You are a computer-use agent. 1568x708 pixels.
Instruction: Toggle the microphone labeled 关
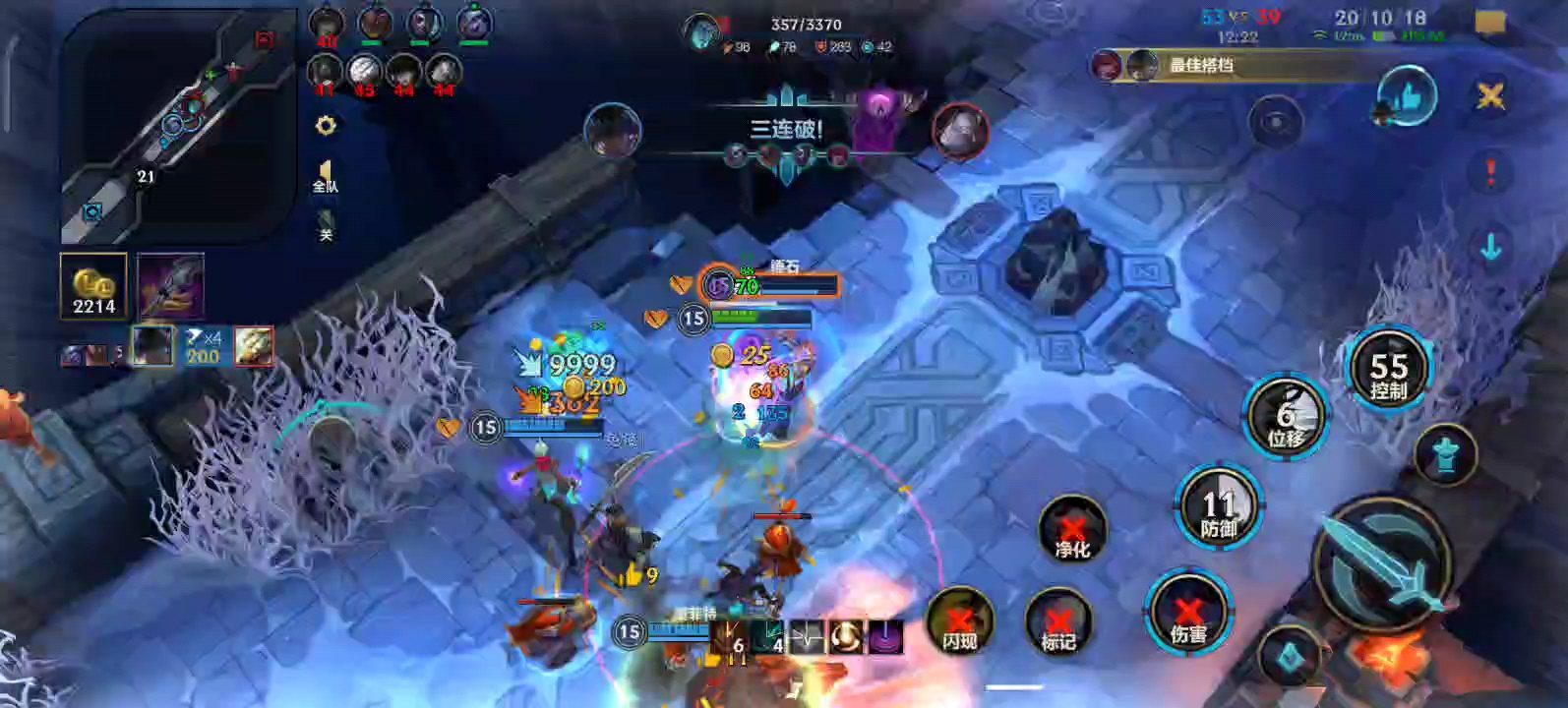click(326, 225)
